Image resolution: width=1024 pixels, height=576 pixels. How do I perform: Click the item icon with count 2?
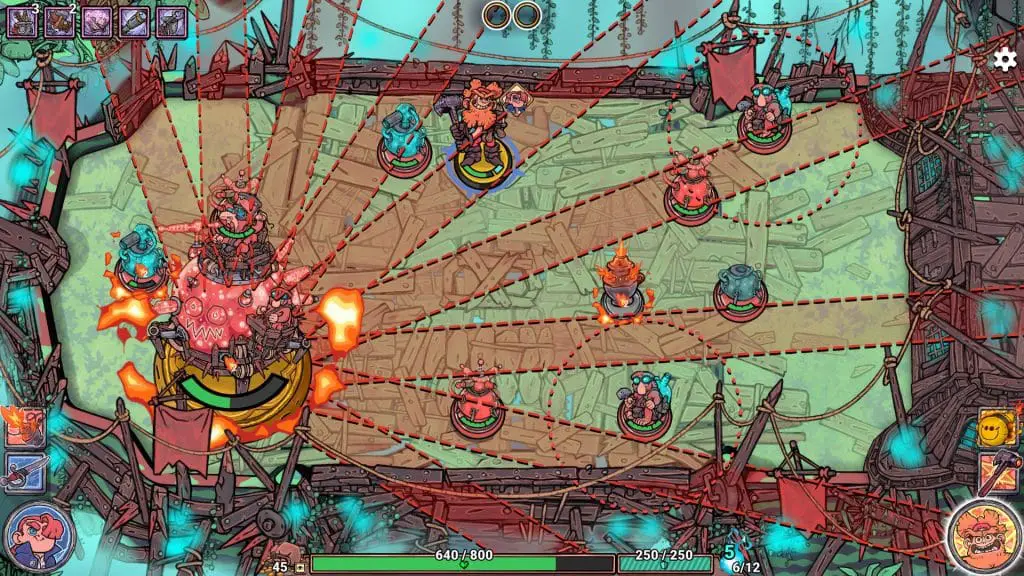(x=60, y=21)
